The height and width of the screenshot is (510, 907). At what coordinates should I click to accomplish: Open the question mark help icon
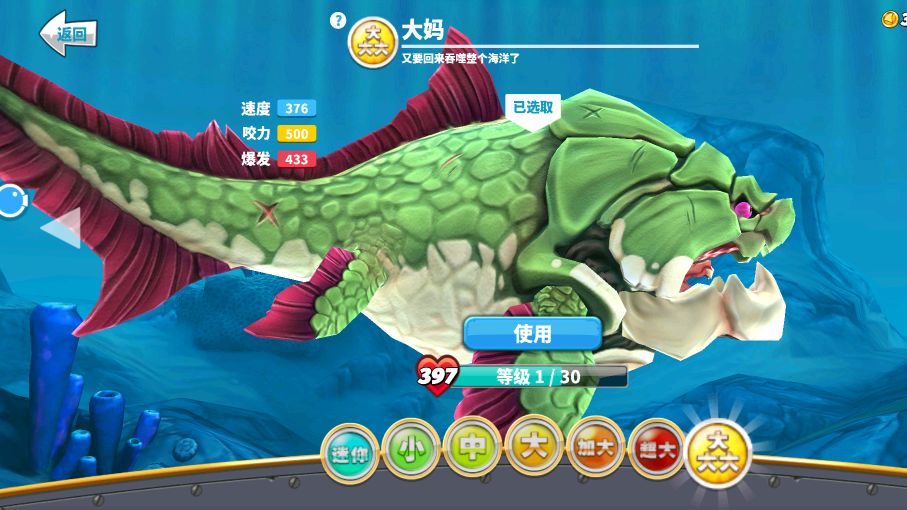coord(338,19)
